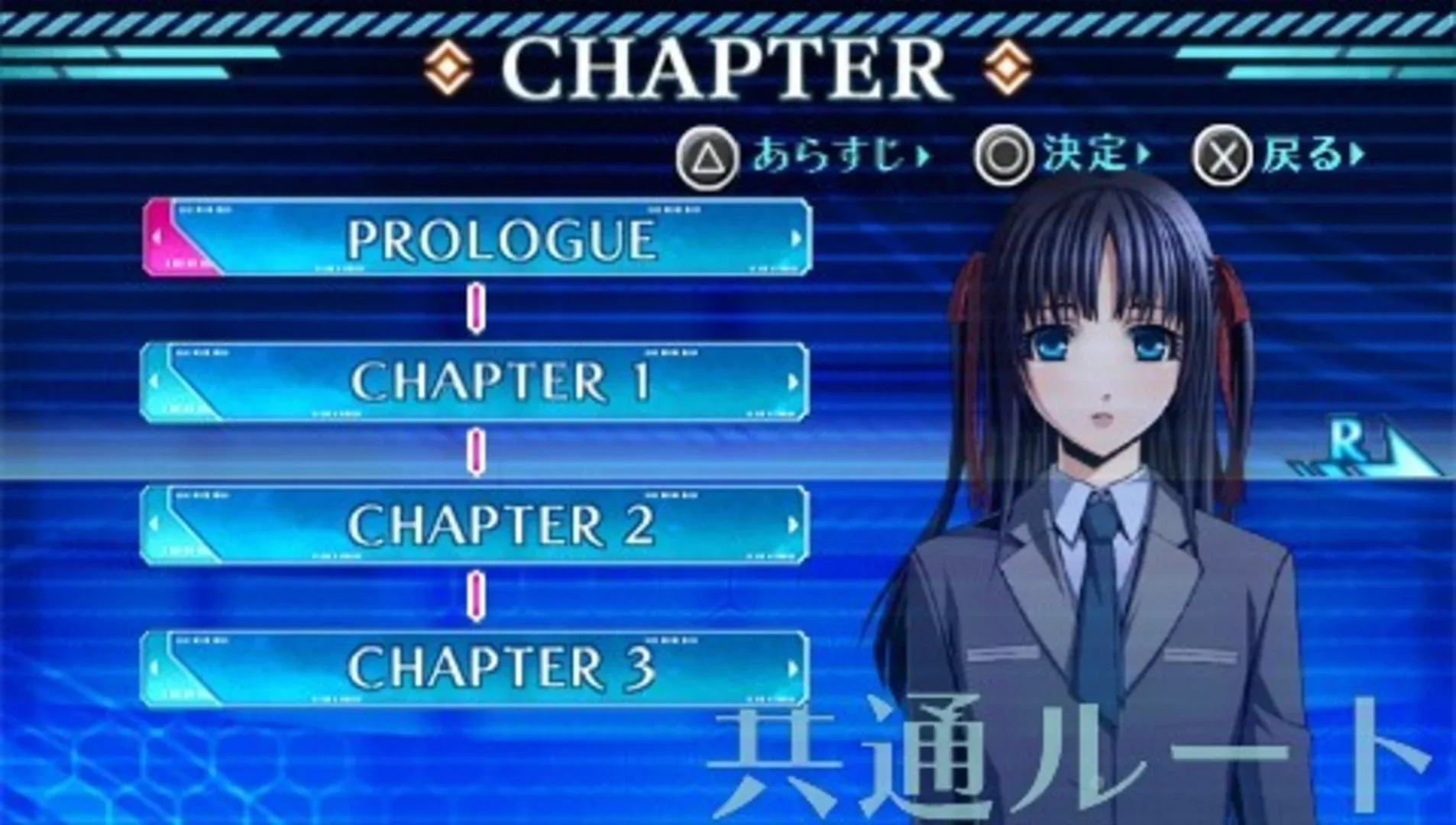Click the right arrow on the PROLOGUE bar
This screenshot has height=825, width=1456.
[x=794, y=238]
